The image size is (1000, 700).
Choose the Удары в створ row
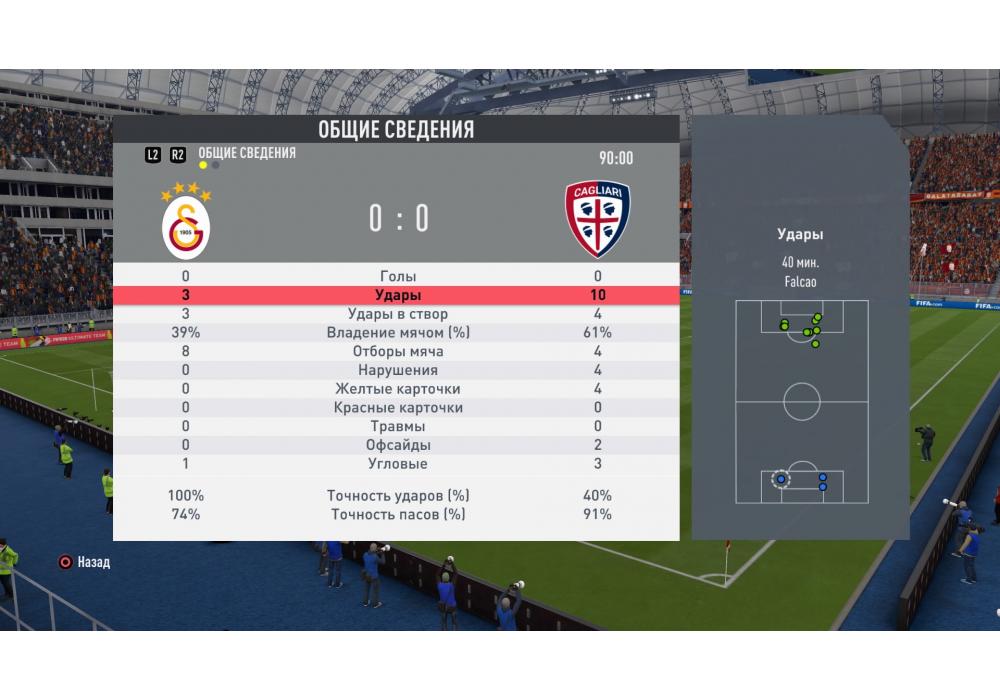point(398,314)
